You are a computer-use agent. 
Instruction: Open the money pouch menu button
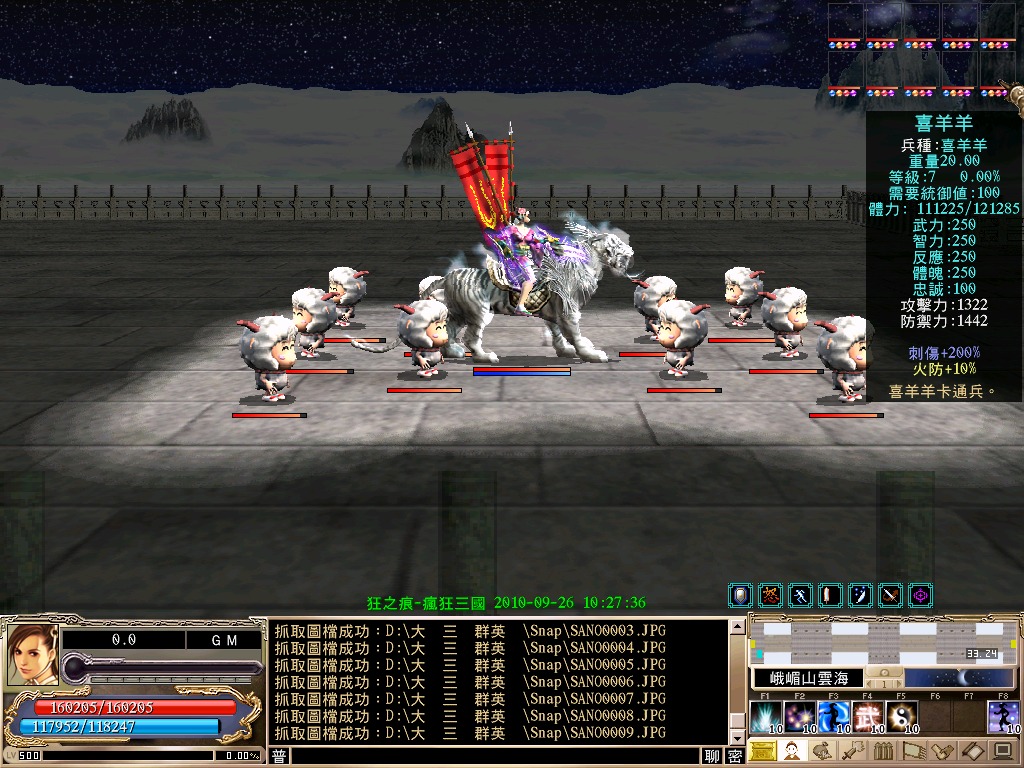[822, 750]
